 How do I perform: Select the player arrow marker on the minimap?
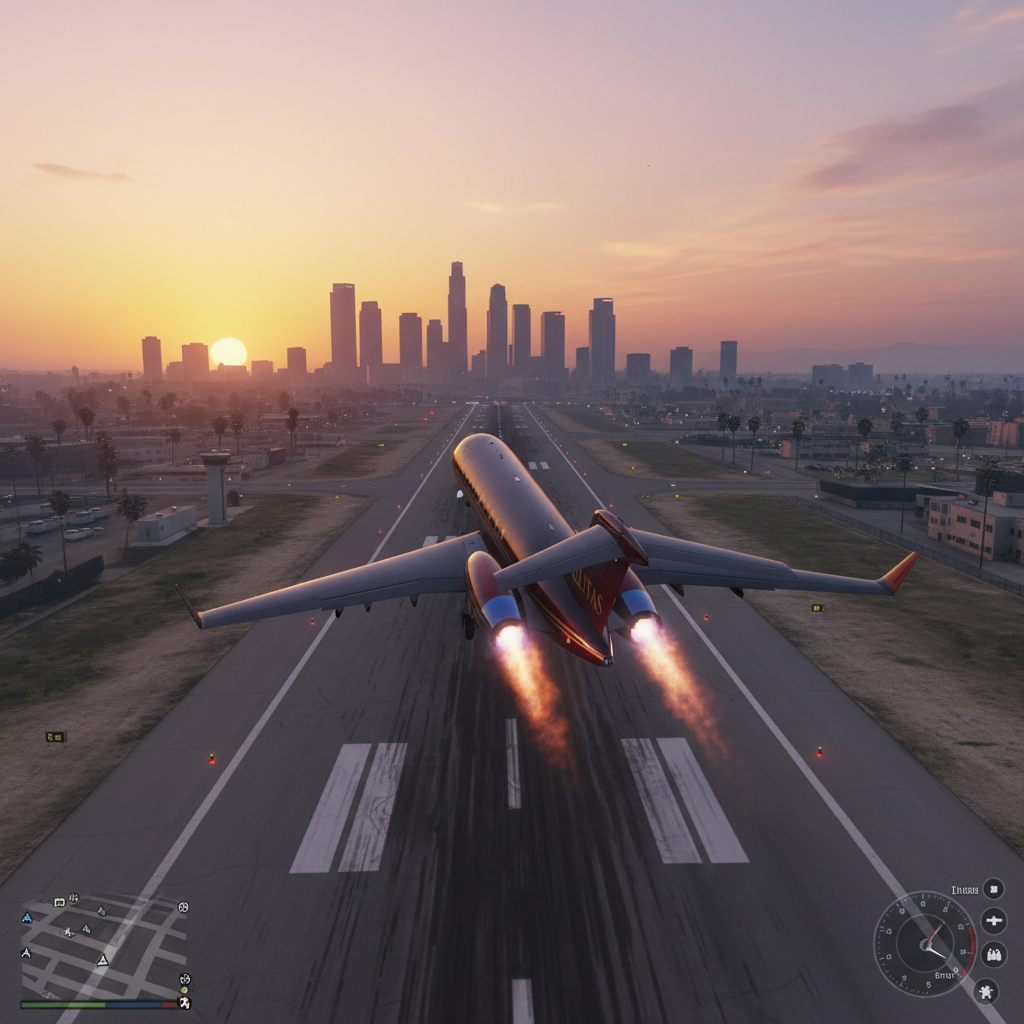[x=102, y=960]
